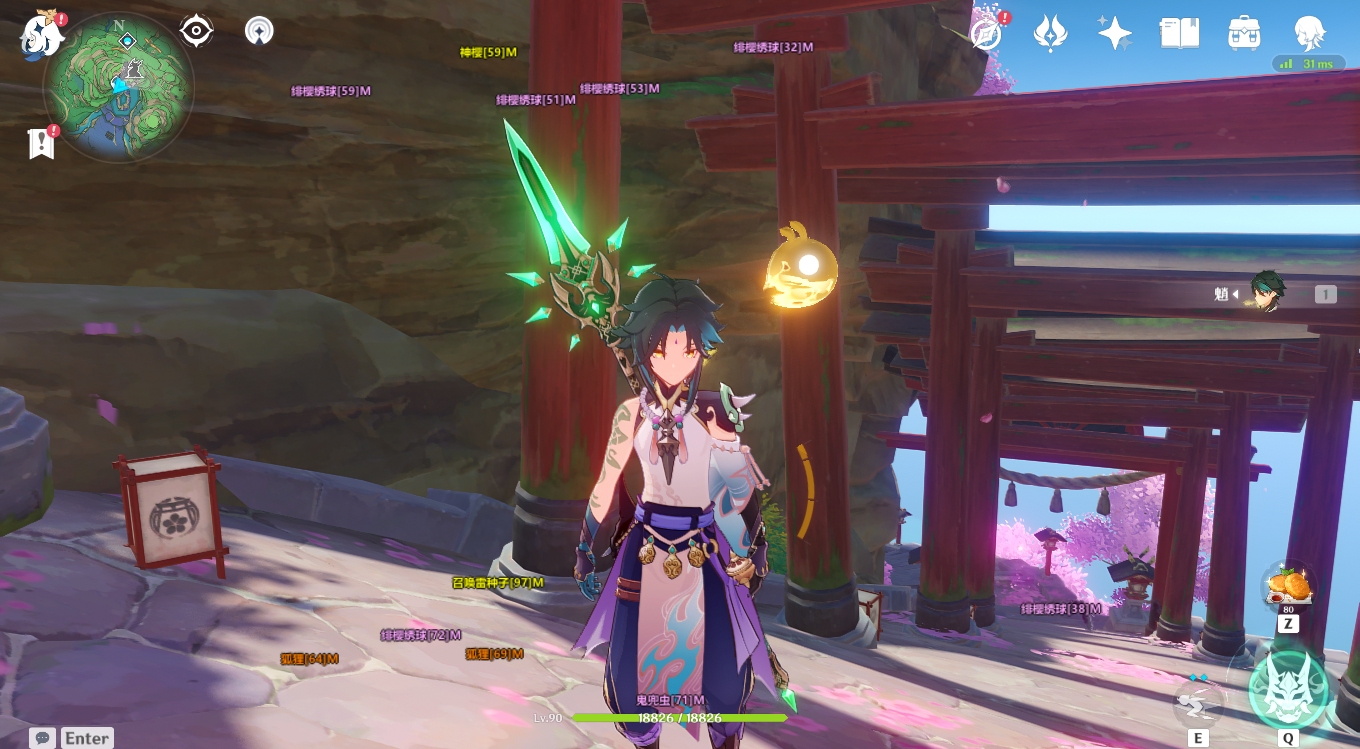Select the party member Xiao portrait
The width and height of the screenshot is (1360, 749).
tap(1267, 292)
